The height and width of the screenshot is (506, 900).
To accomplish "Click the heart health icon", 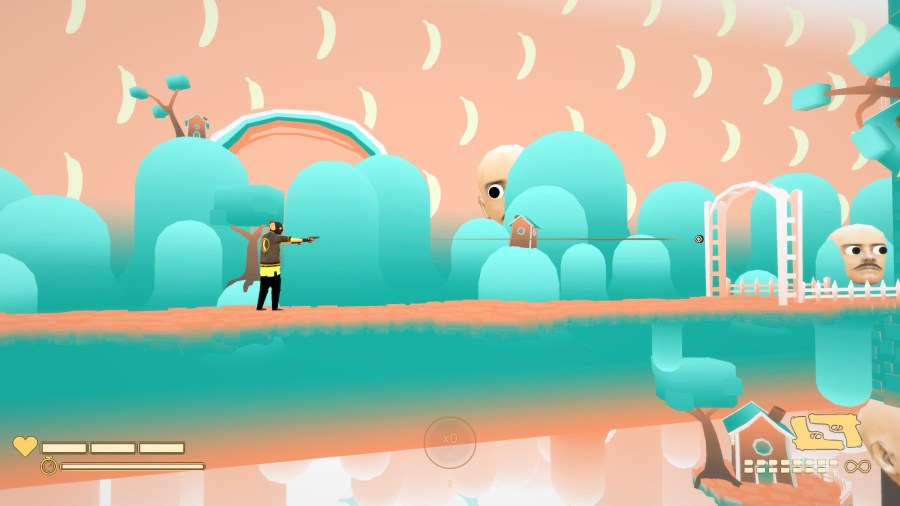I will pos(24,446).
